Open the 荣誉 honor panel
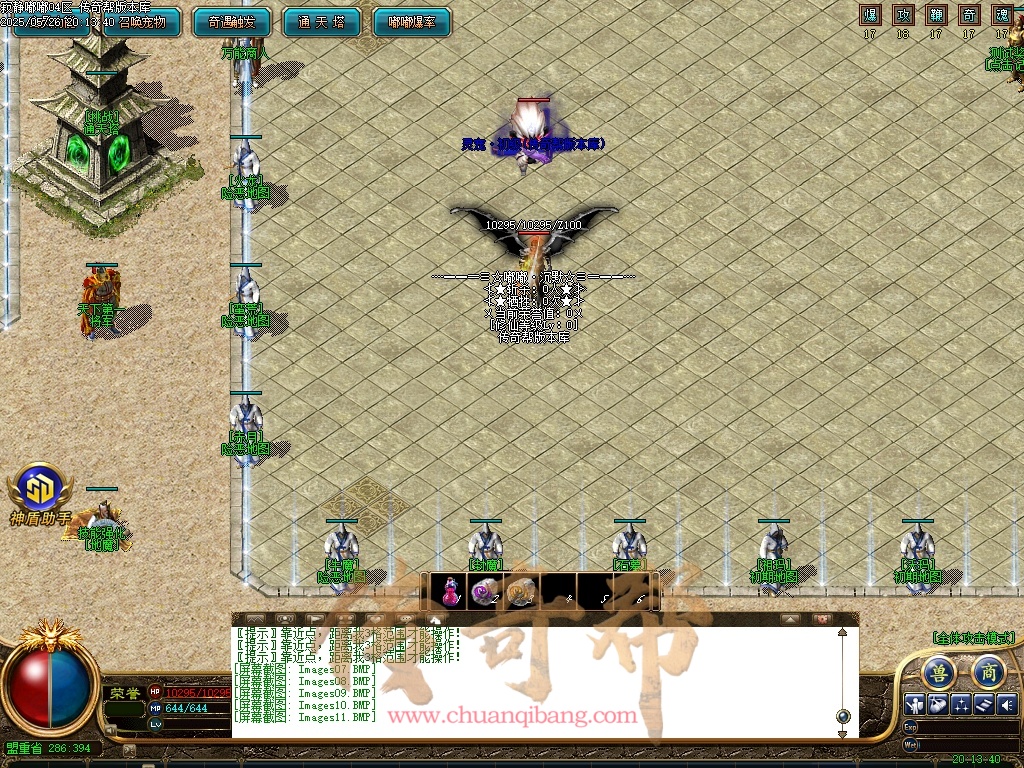The width and height of the screenshot is (1024, 768). point(124,692)
